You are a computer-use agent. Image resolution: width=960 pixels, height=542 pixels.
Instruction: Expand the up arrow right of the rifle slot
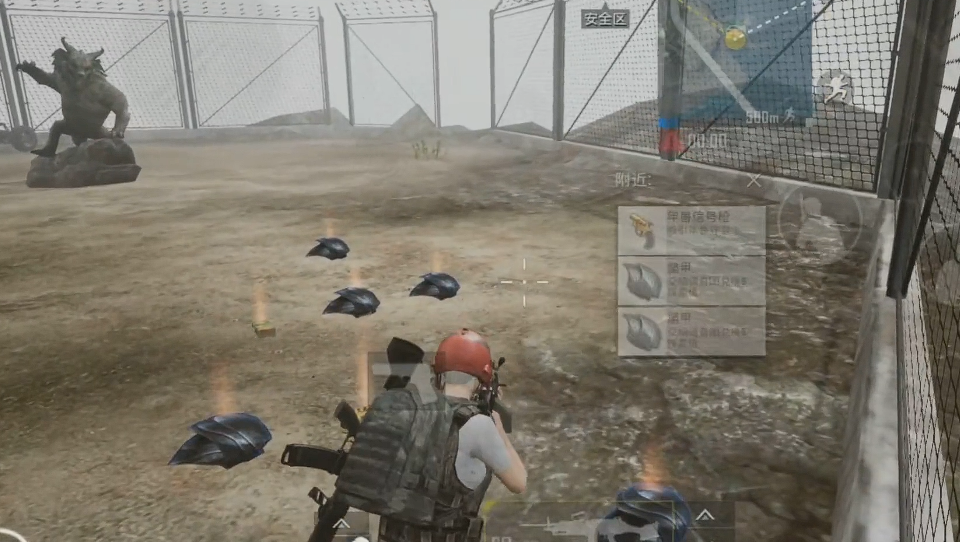[x=705, y=516]
